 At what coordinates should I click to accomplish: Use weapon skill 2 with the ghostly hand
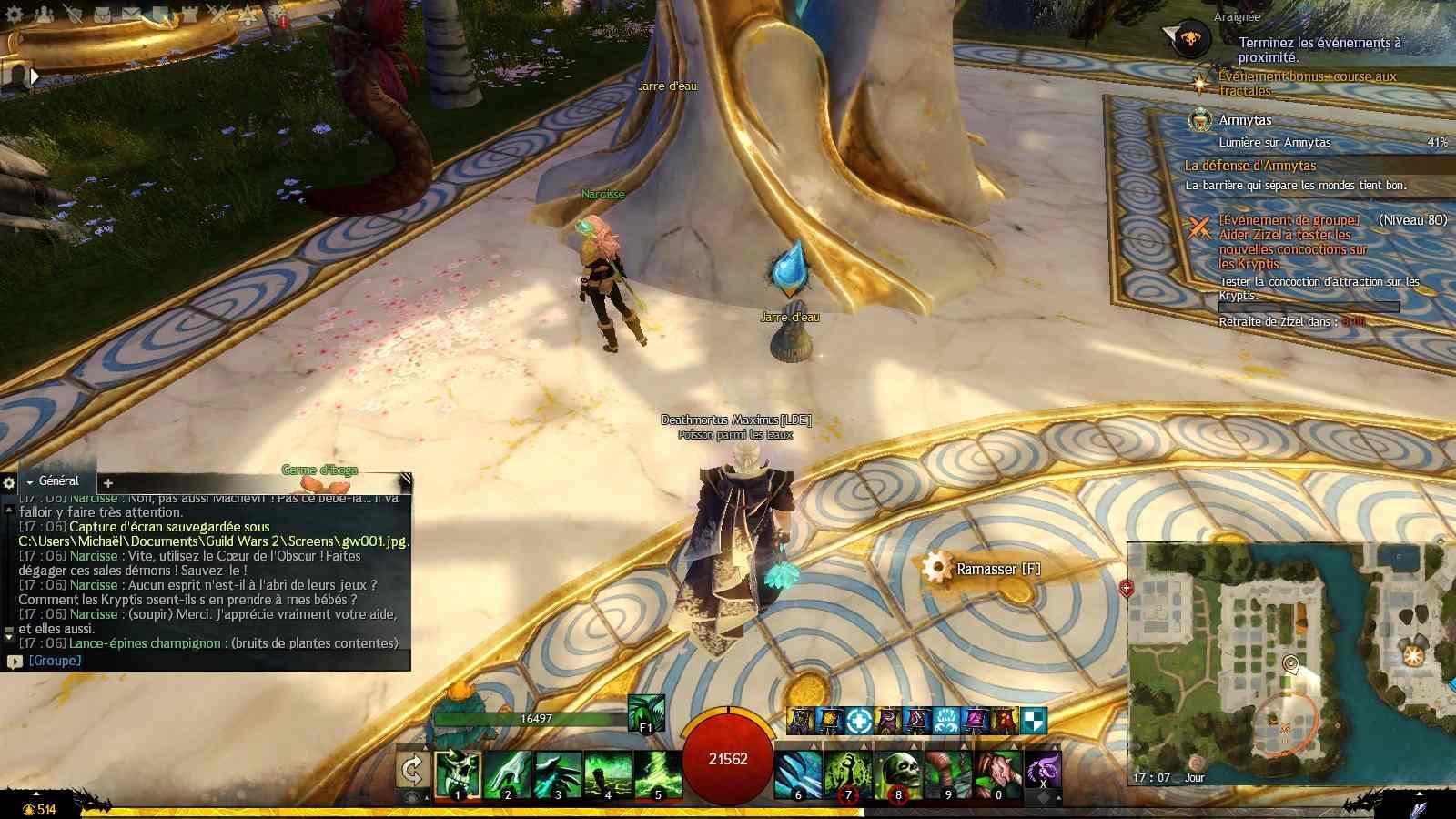point(507,773)
